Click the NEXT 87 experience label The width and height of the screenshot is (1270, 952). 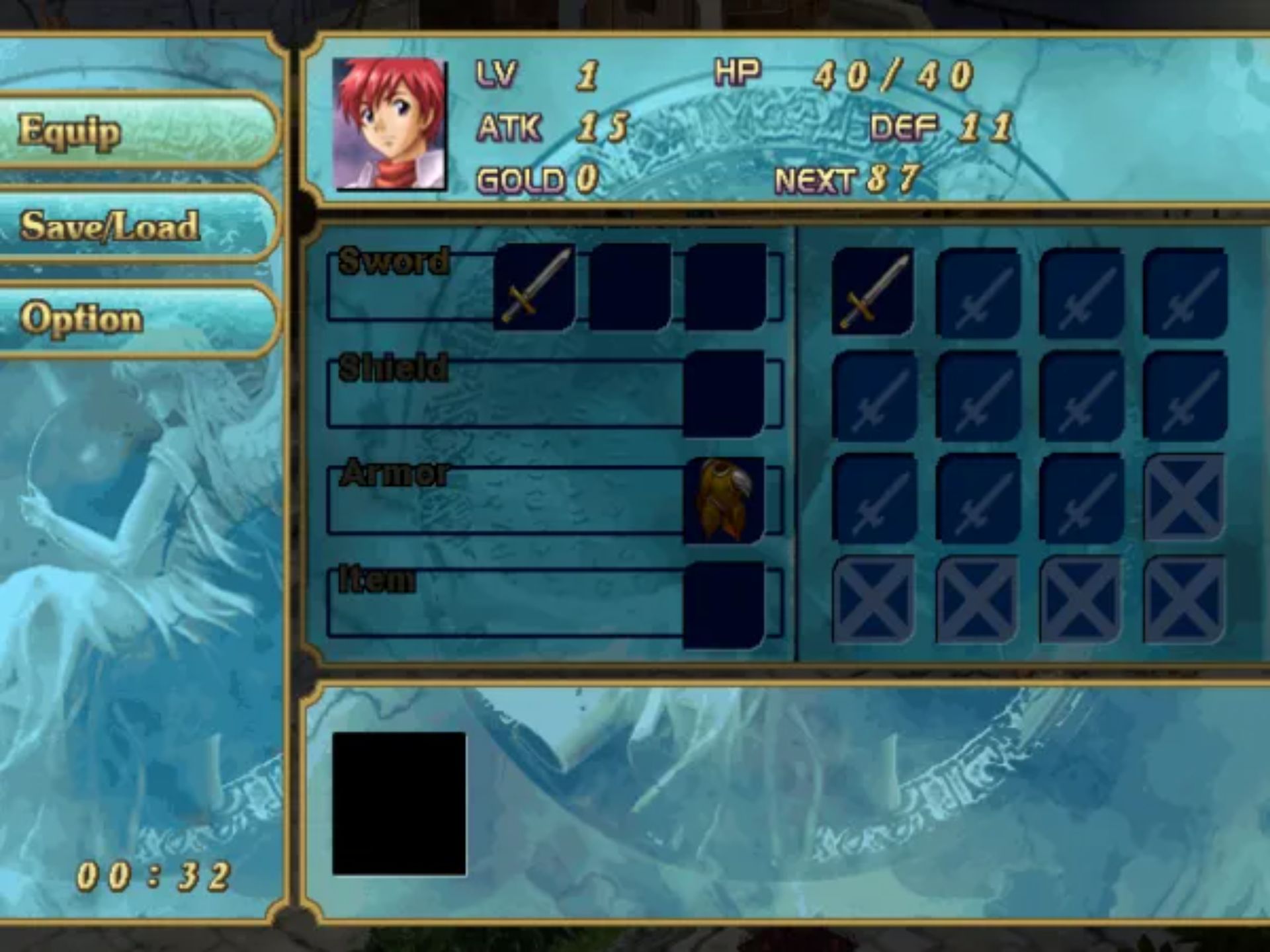pyautogui.click(x=847, y=180)
